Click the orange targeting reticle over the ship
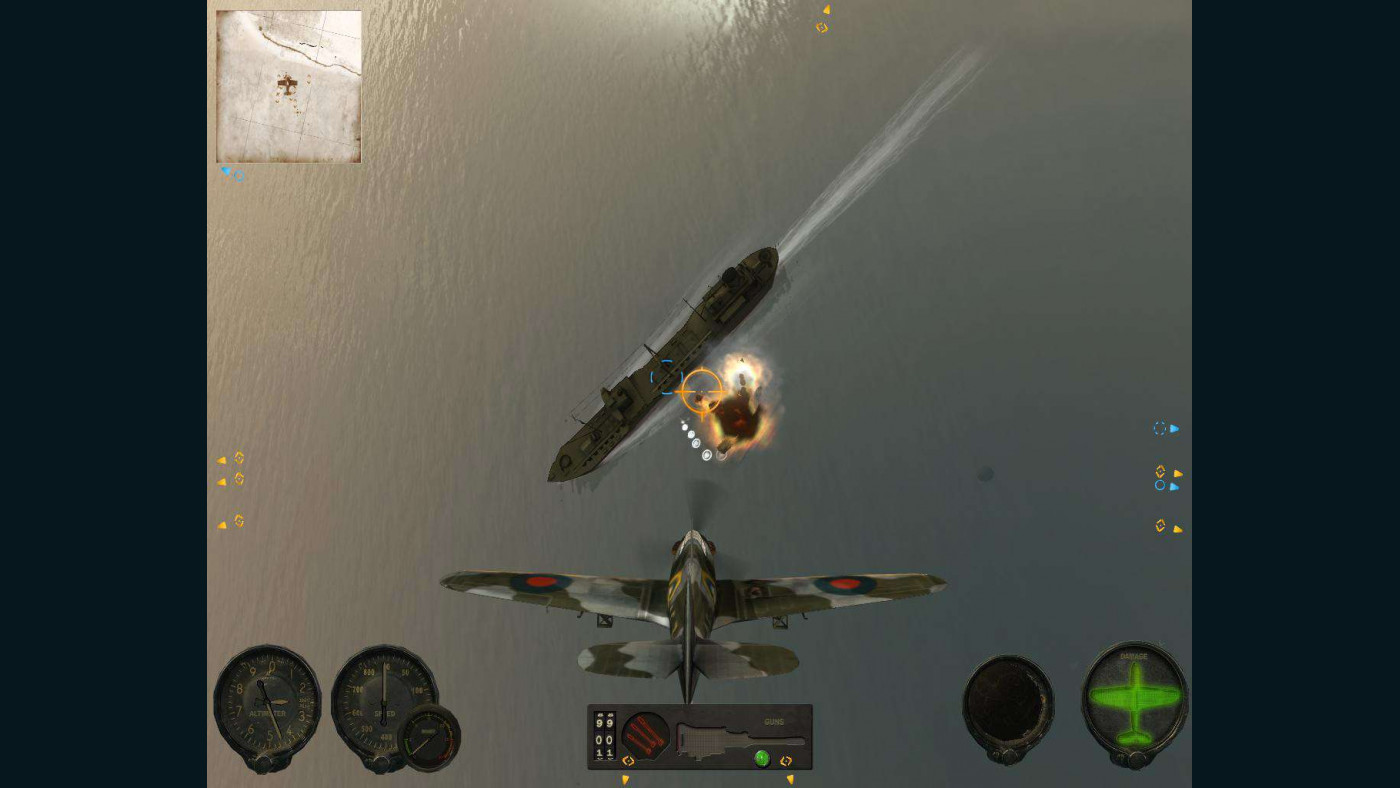This screenshot has width=1400, height=788. coord(703,390)
